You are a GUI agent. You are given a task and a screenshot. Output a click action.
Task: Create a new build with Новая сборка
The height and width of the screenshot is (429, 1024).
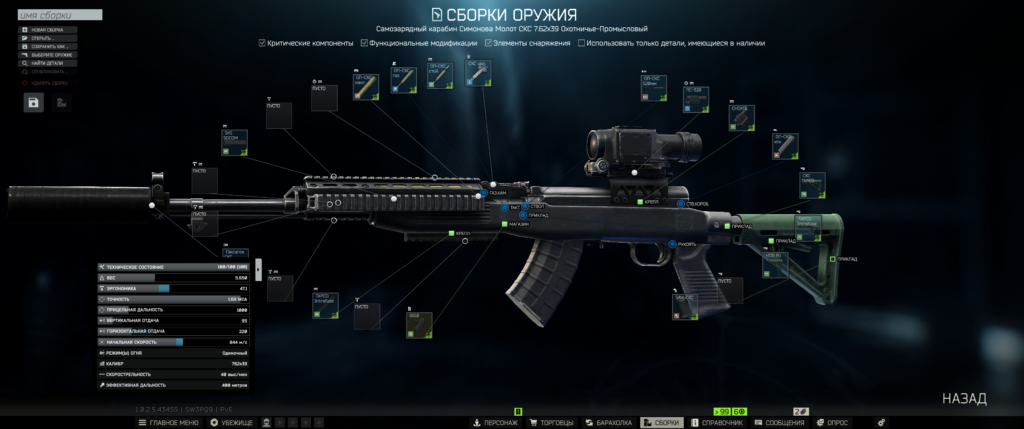[47, 30]
